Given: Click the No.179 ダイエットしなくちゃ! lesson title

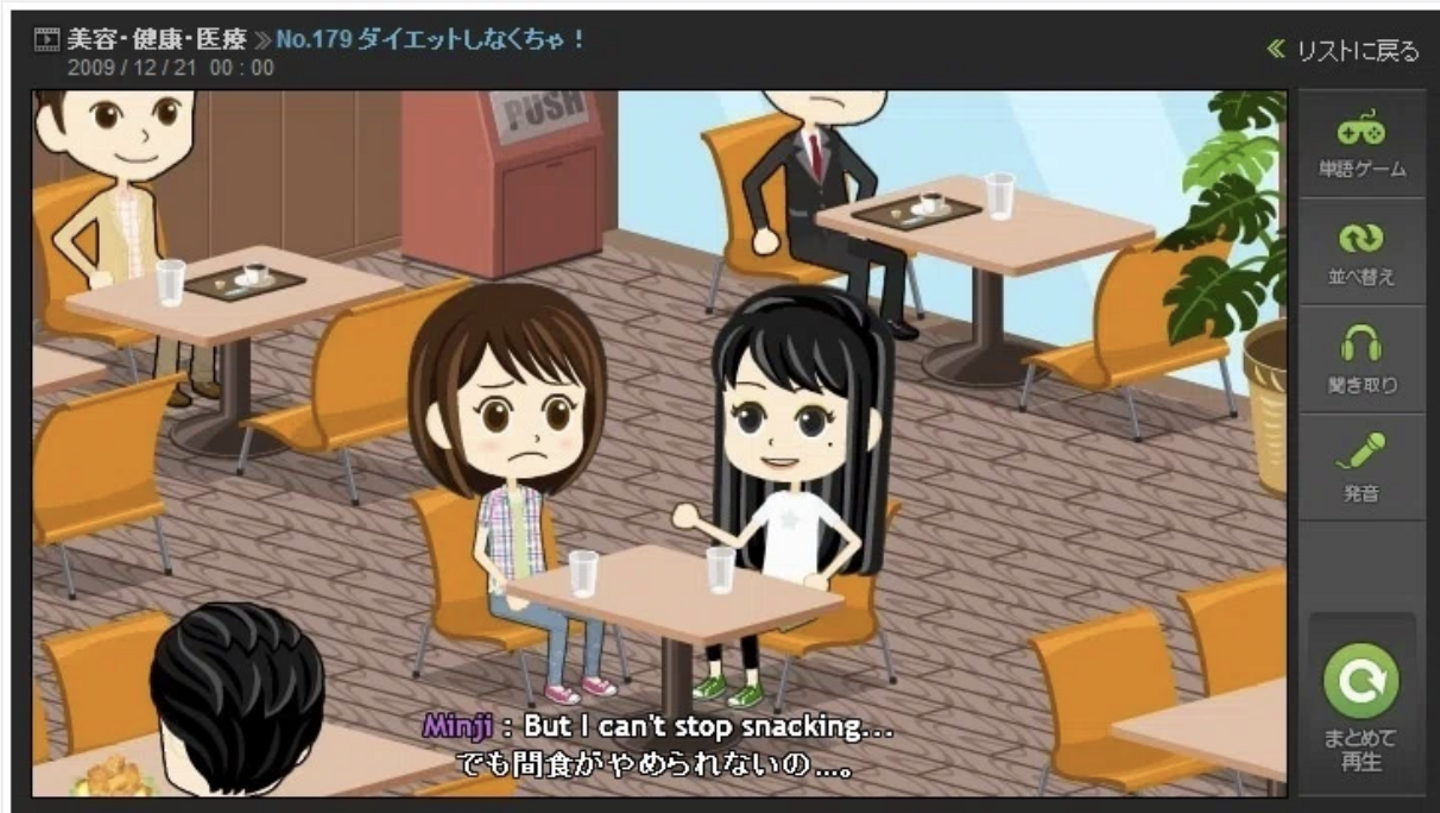Looking at the screenshot, I should [430, 40].
